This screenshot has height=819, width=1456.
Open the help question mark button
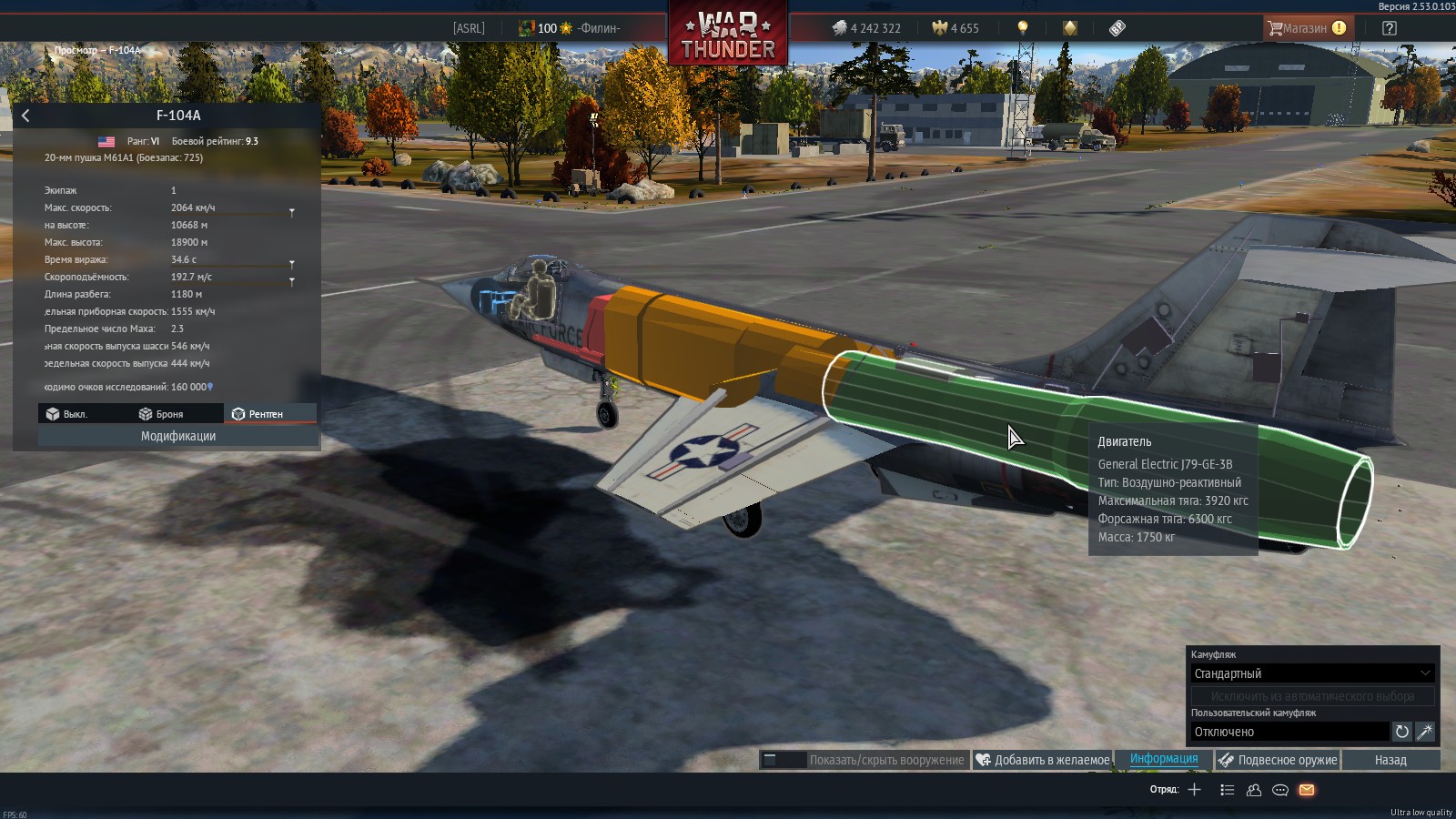pos(1389,28)
